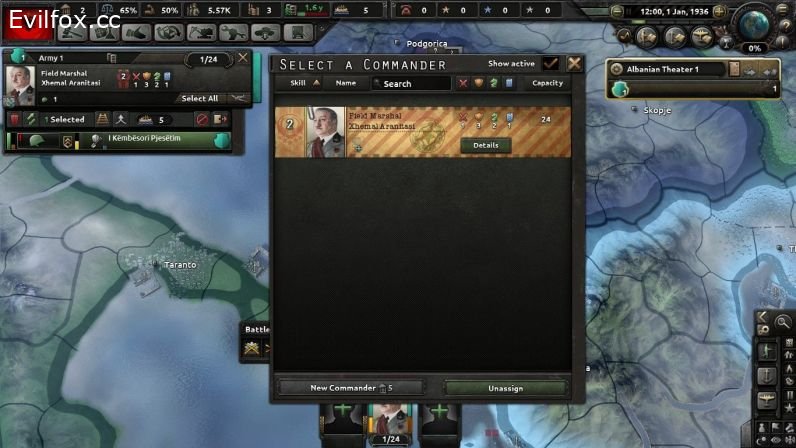796x448 pixels.
Task: Close the Army 1 panel
Action: 243,58
